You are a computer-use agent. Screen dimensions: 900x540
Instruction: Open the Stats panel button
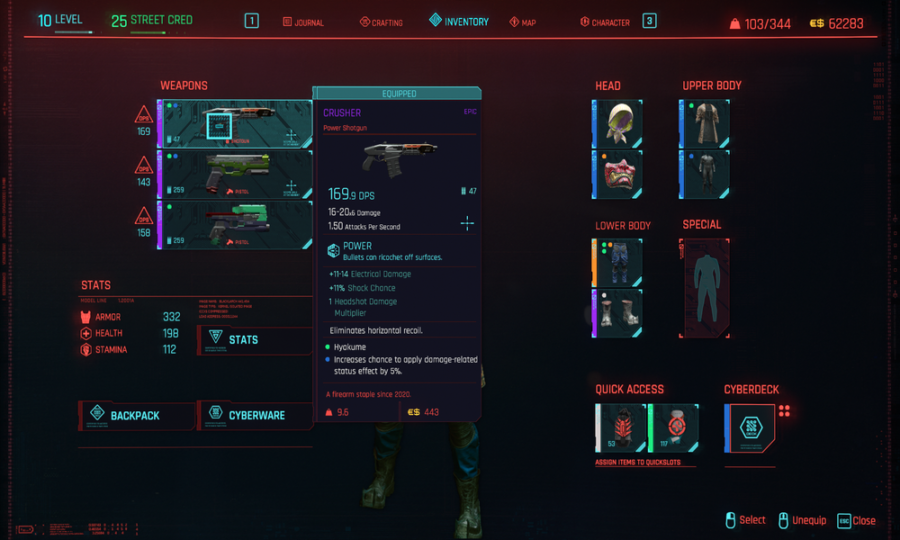click(x=254, y=340)
